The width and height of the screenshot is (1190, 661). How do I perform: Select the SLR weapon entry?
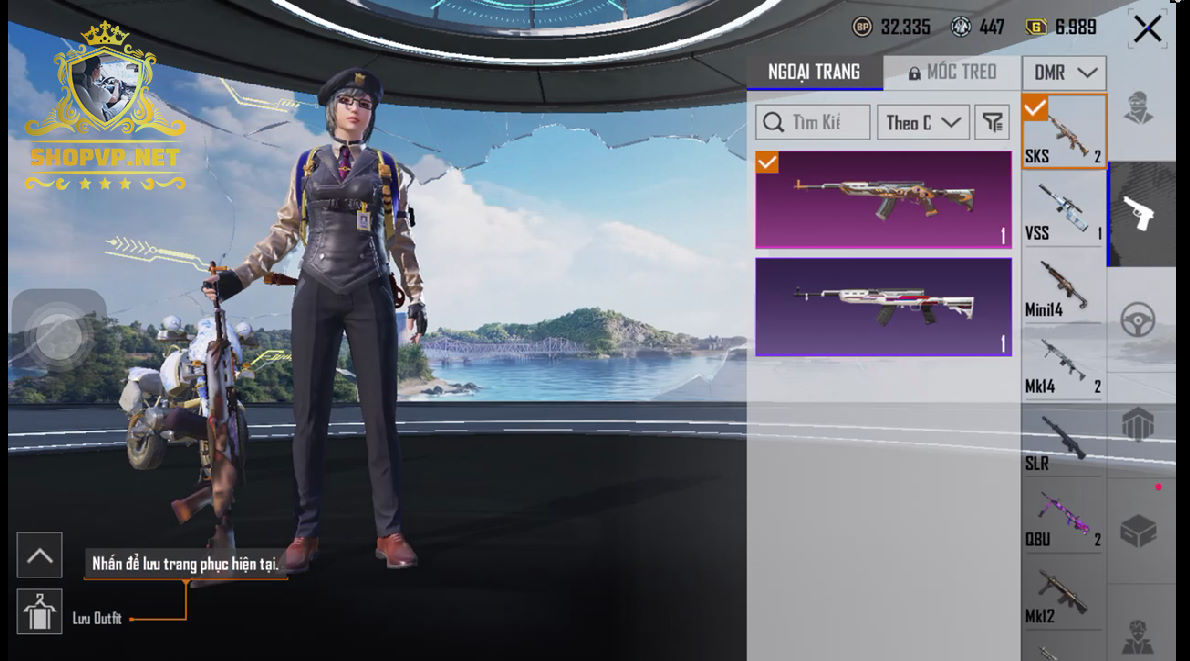click(1063, 440)
